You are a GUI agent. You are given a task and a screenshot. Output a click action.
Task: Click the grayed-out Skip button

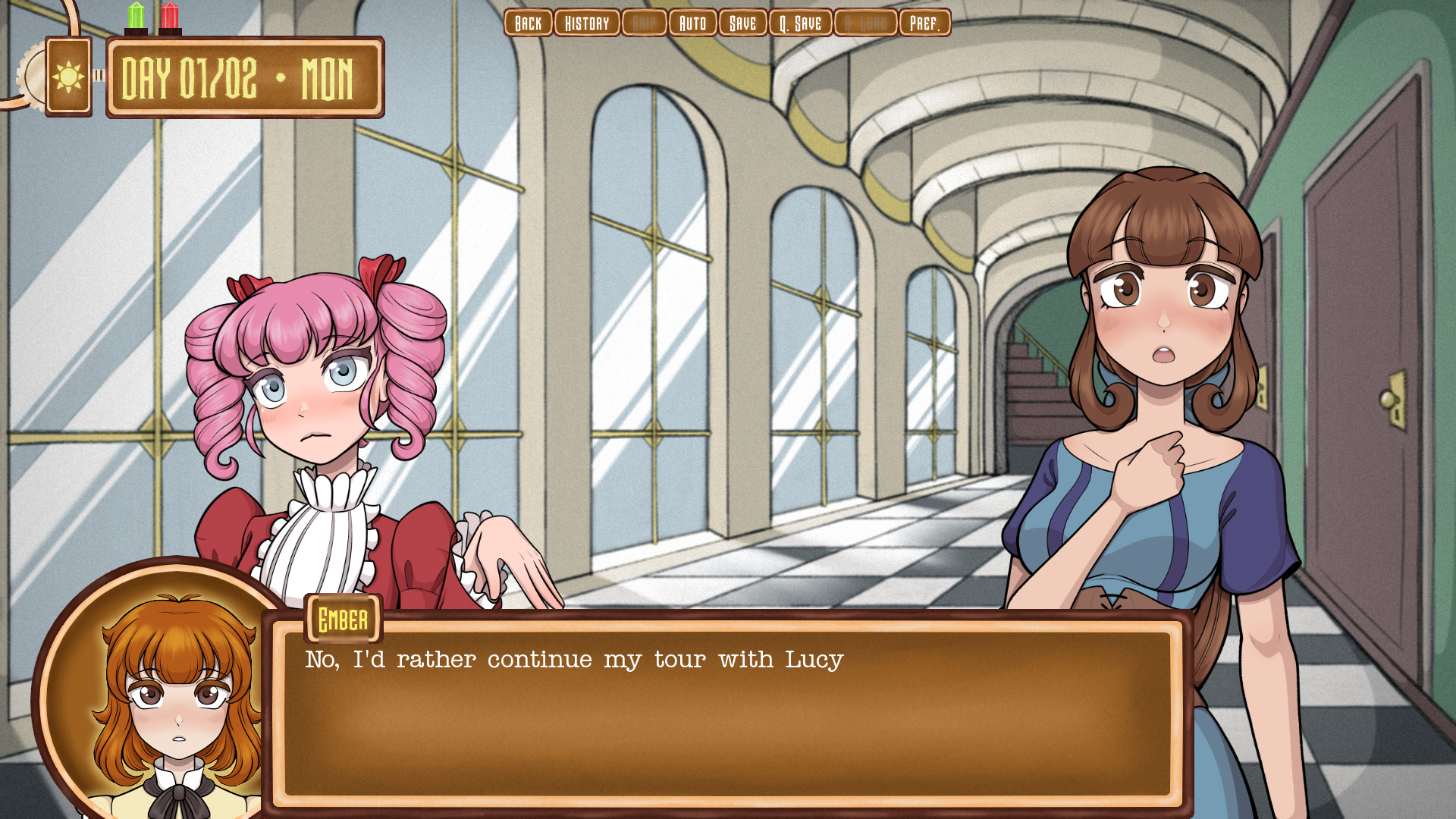tap(644, 23)
